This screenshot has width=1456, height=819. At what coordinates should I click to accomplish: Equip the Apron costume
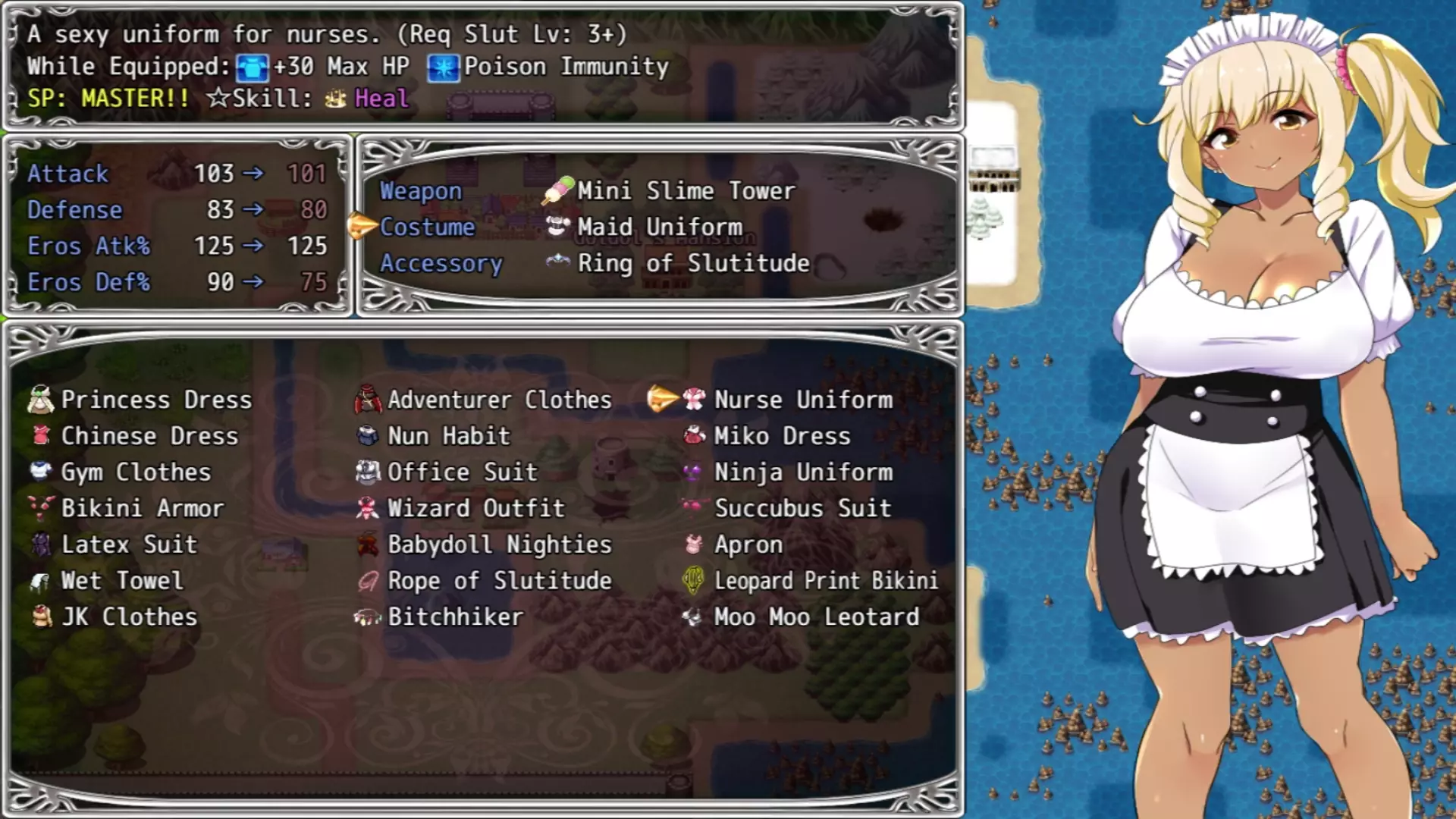coord(748,544)
